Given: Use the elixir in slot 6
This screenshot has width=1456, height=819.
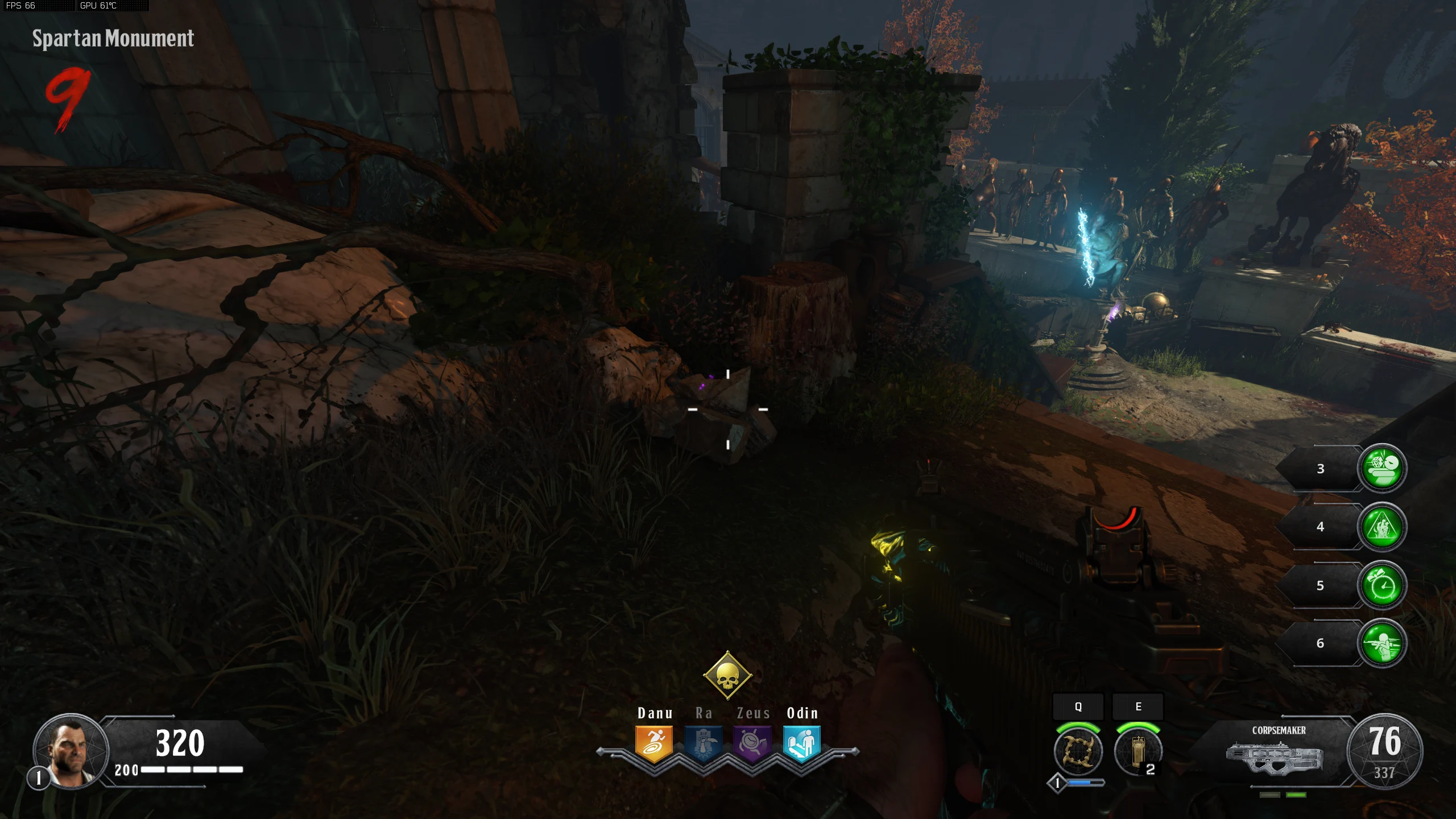Looking at the screenshot, I should click(x=1381, y=643).
